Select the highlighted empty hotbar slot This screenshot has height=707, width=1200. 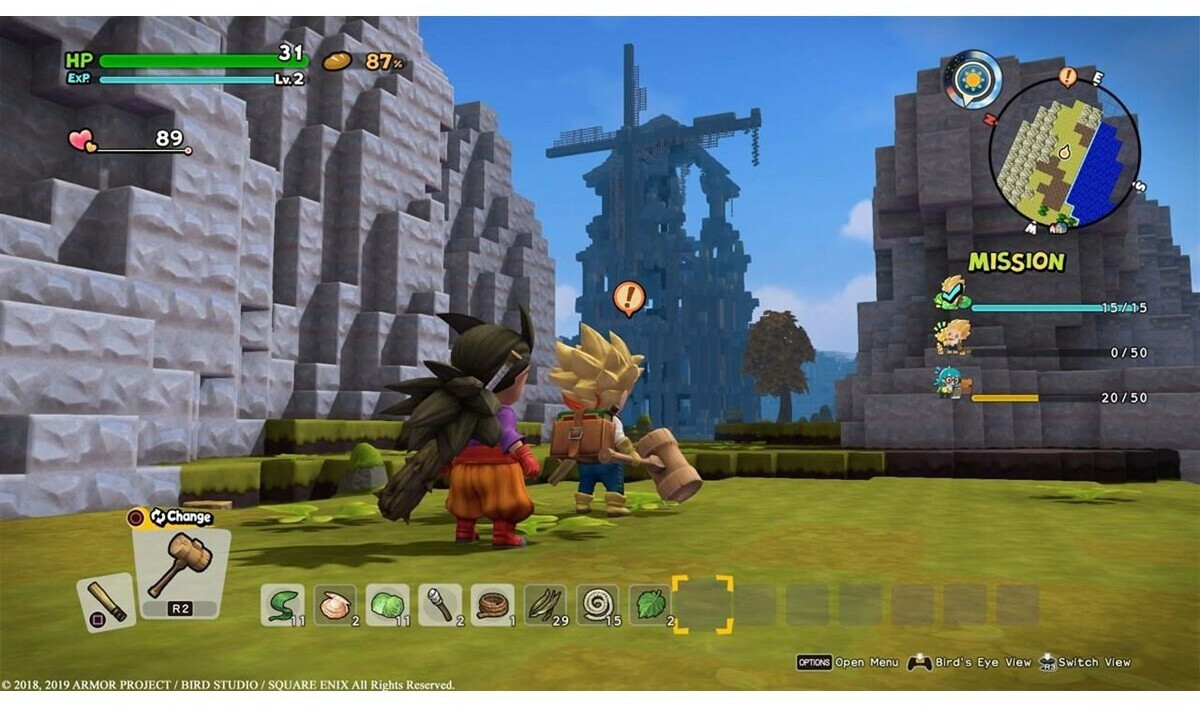(702, 604)
